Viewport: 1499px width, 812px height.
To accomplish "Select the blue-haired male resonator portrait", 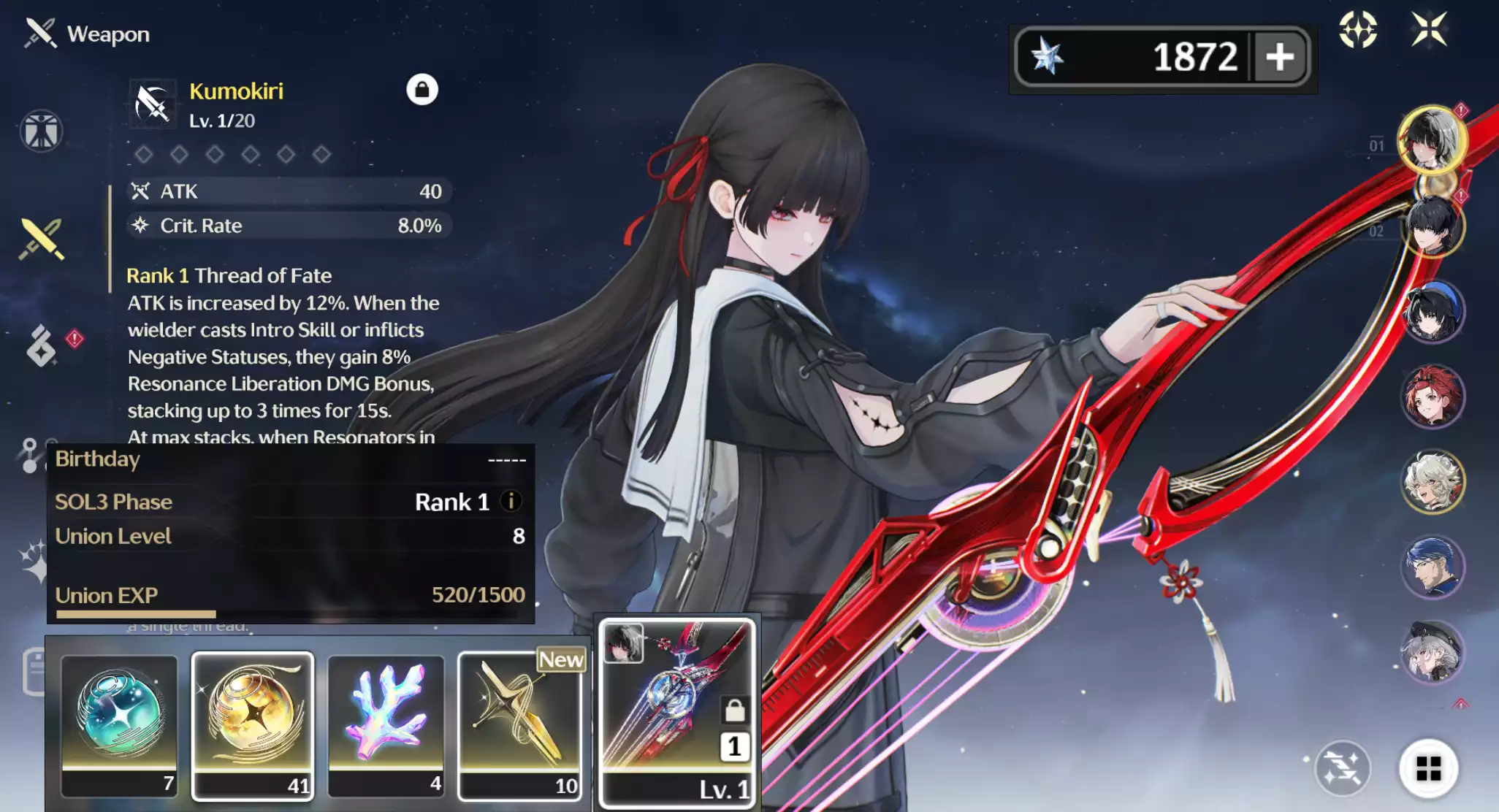I will pyautogui.click(x=1432, y=567).
